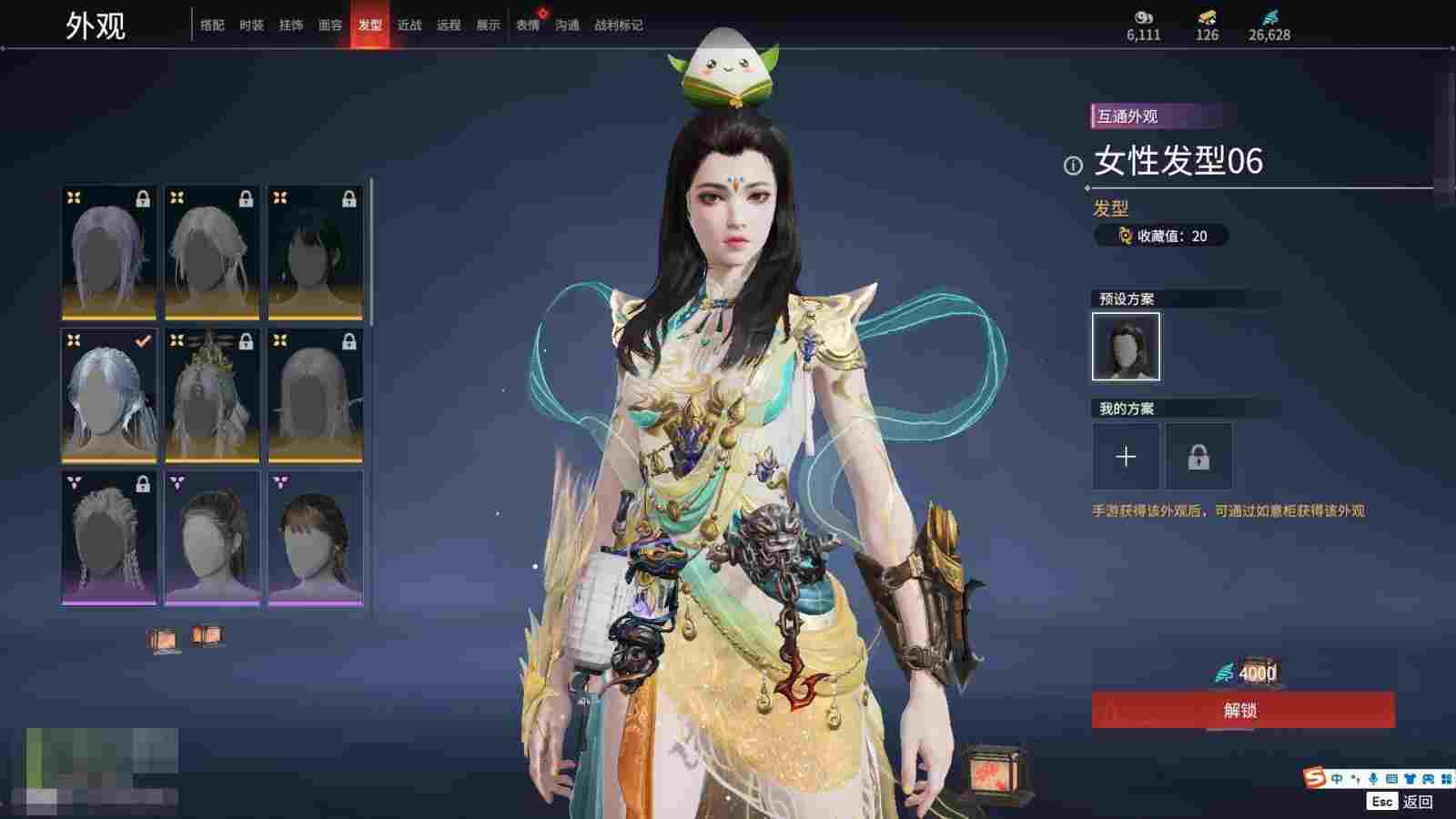Select the locked dark black hairstyle
The height and width of the screenshot is (819, 1456).
tap(315, 253)
